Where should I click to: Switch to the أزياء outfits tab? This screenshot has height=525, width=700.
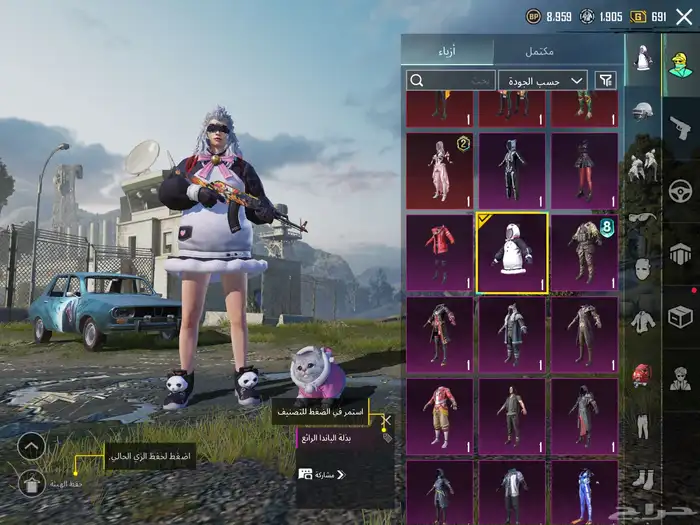coord(447,51)
